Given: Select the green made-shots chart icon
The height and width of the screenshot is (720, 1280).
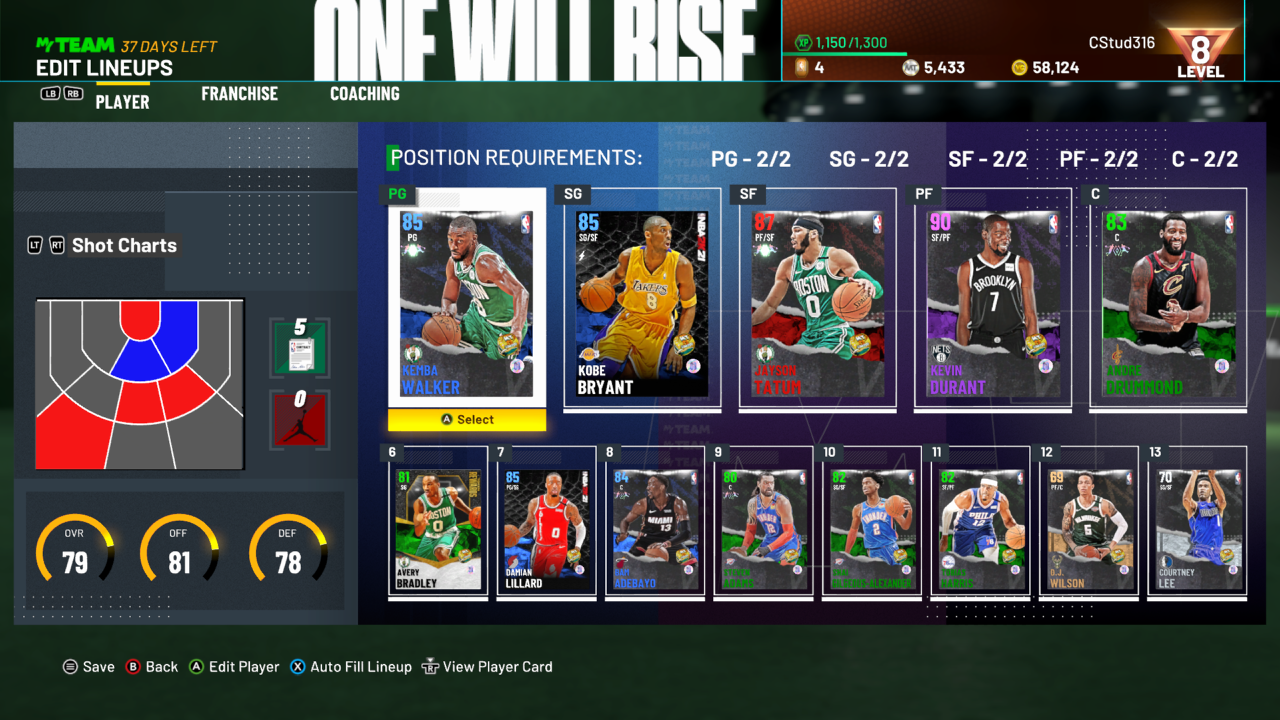Looking at the screenshot, I should pos(300,347).
